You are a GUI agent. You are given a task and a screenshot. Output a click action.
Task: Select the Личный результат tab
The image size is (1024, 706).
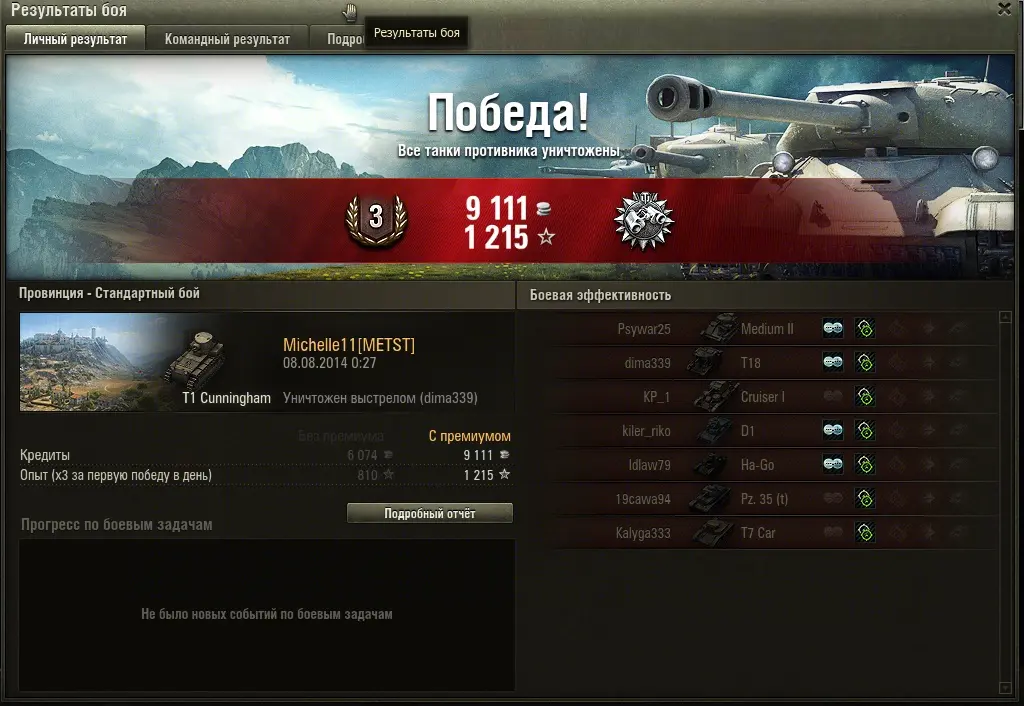75,39
